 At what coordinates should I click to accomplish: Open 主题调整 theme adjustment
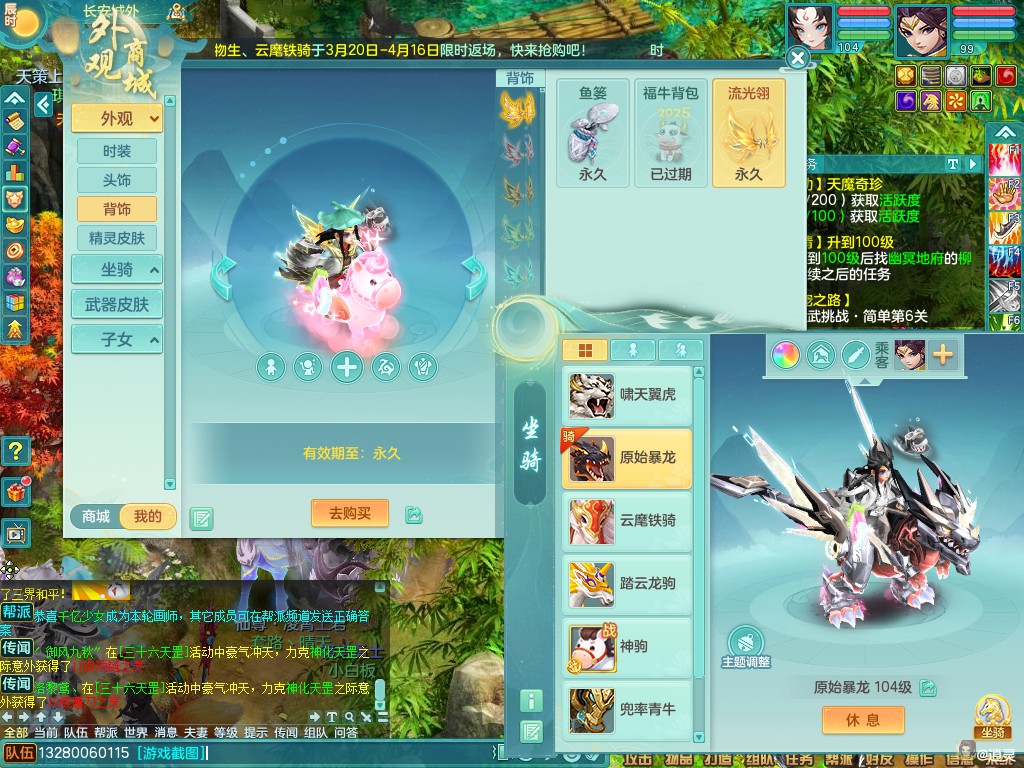pyautogui.click(x=746, y=645)
